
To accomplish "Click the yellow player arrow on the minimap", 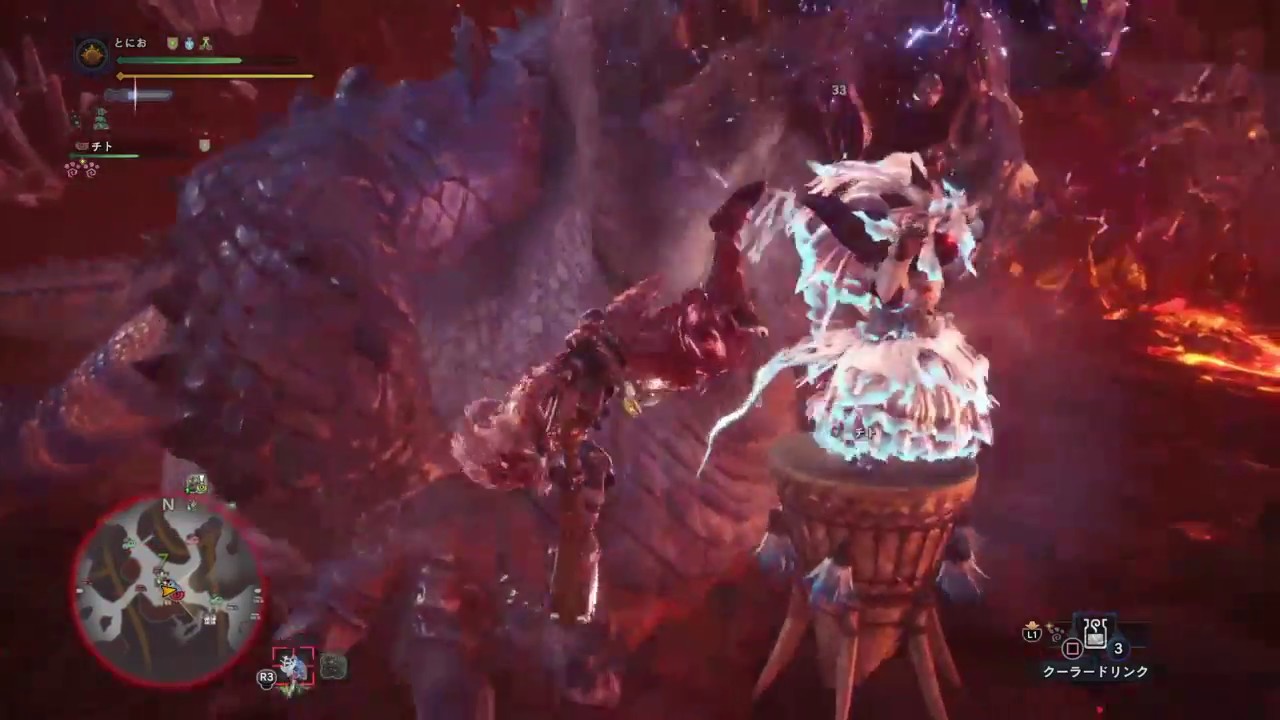I will pyautogui.click(x=168, y=593).
